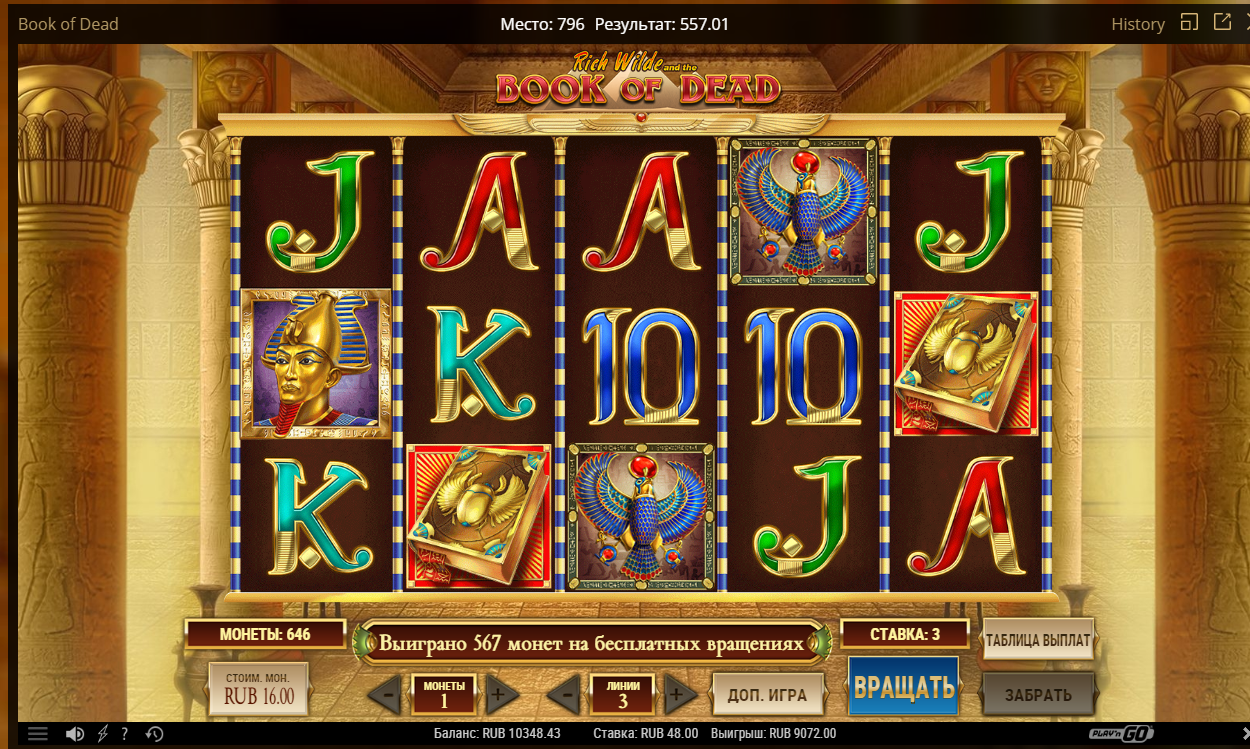The width and height of the screenshot is (1250, 749).
Task: Open help via the question mark icon
Action: click(124, 734)
